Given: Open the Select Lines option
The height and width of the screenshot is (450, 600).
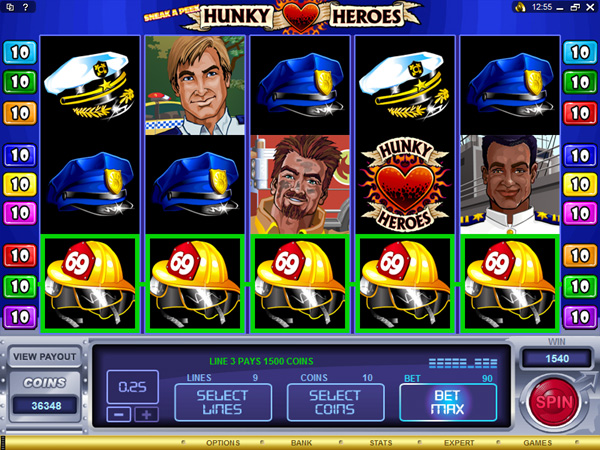Looking at the screenshot, I should [221, 402].
